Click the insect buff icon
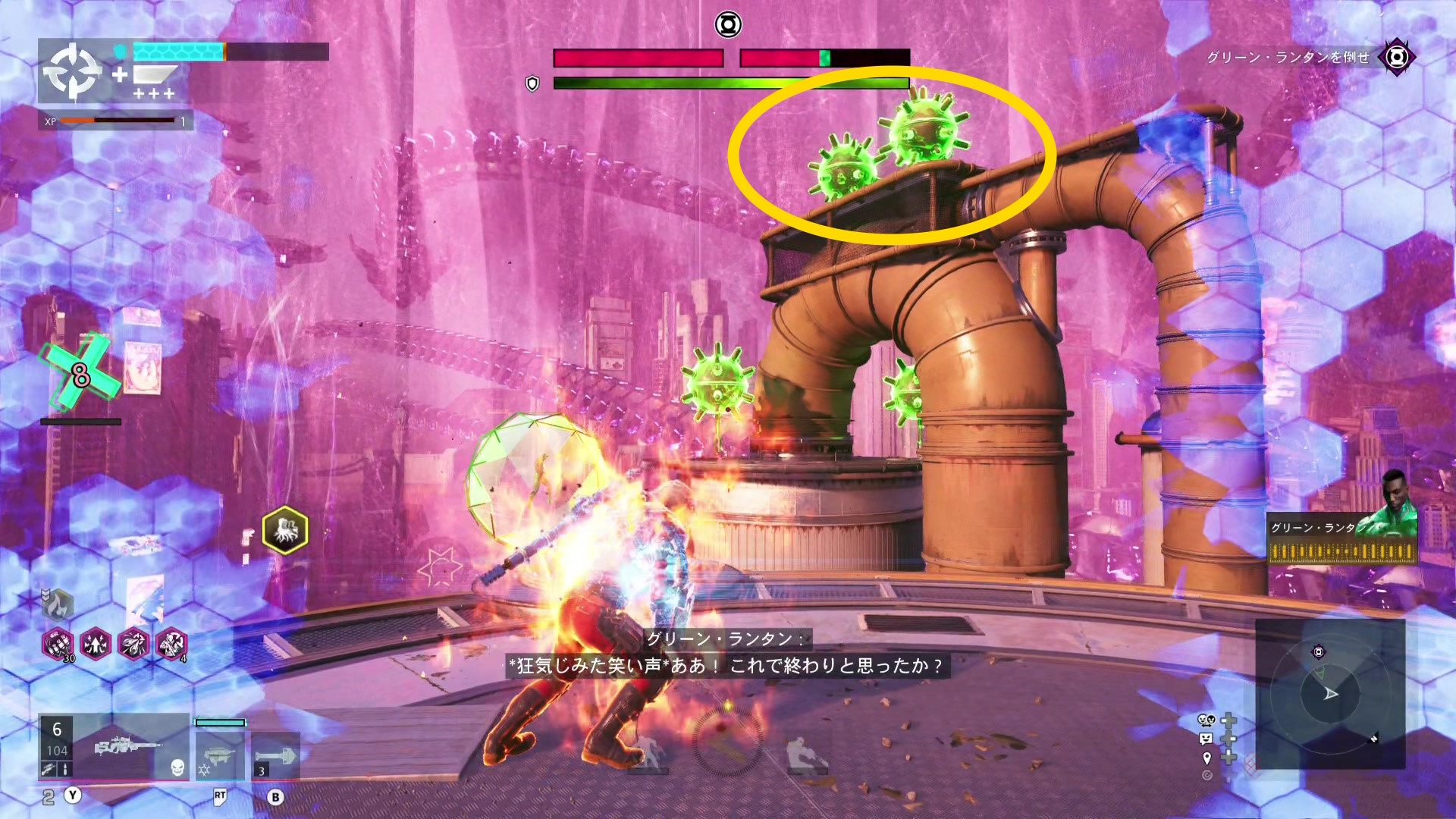 pos(133,645)
